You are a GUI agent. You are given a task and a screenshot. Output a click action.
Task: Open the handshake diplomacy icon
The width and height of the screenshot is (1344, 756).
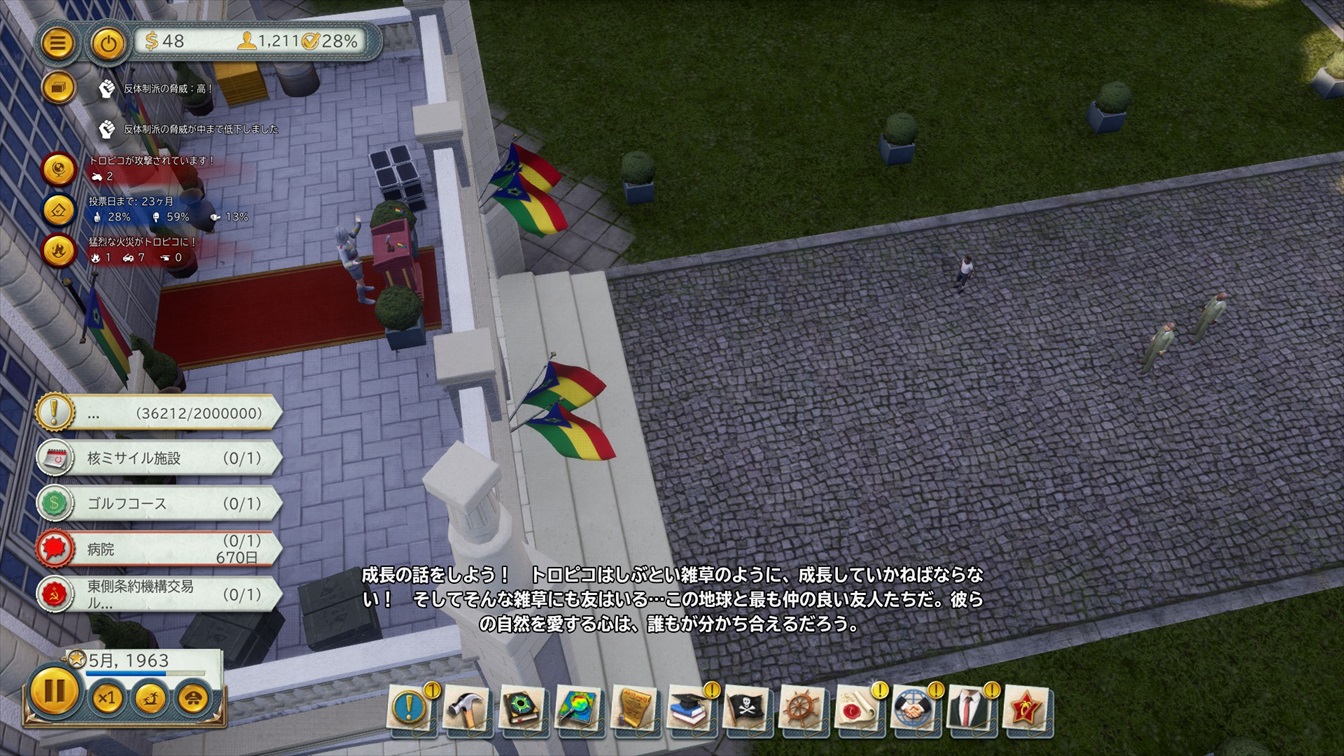pyautogui.click(x=913, y=709)
